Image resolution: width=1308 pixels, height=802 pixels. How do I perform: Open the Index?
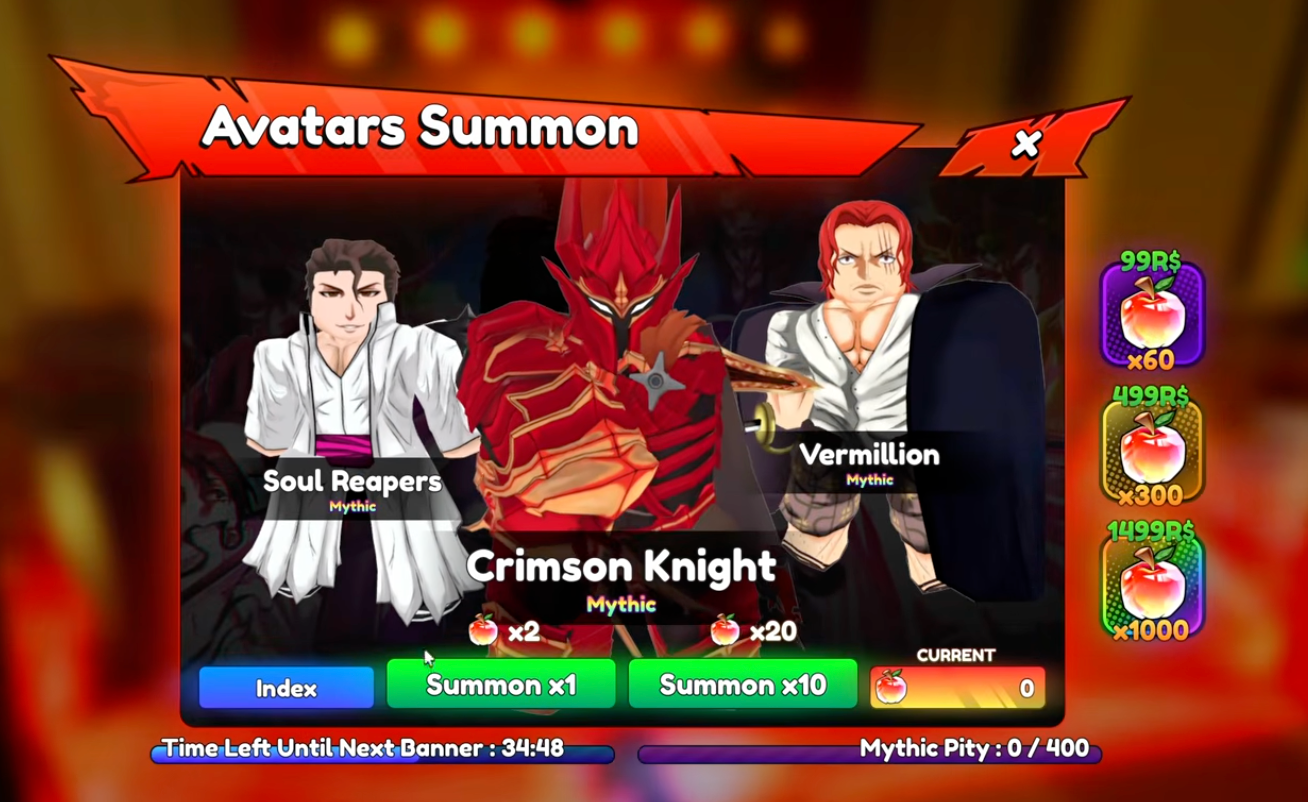tap(285, 686)
